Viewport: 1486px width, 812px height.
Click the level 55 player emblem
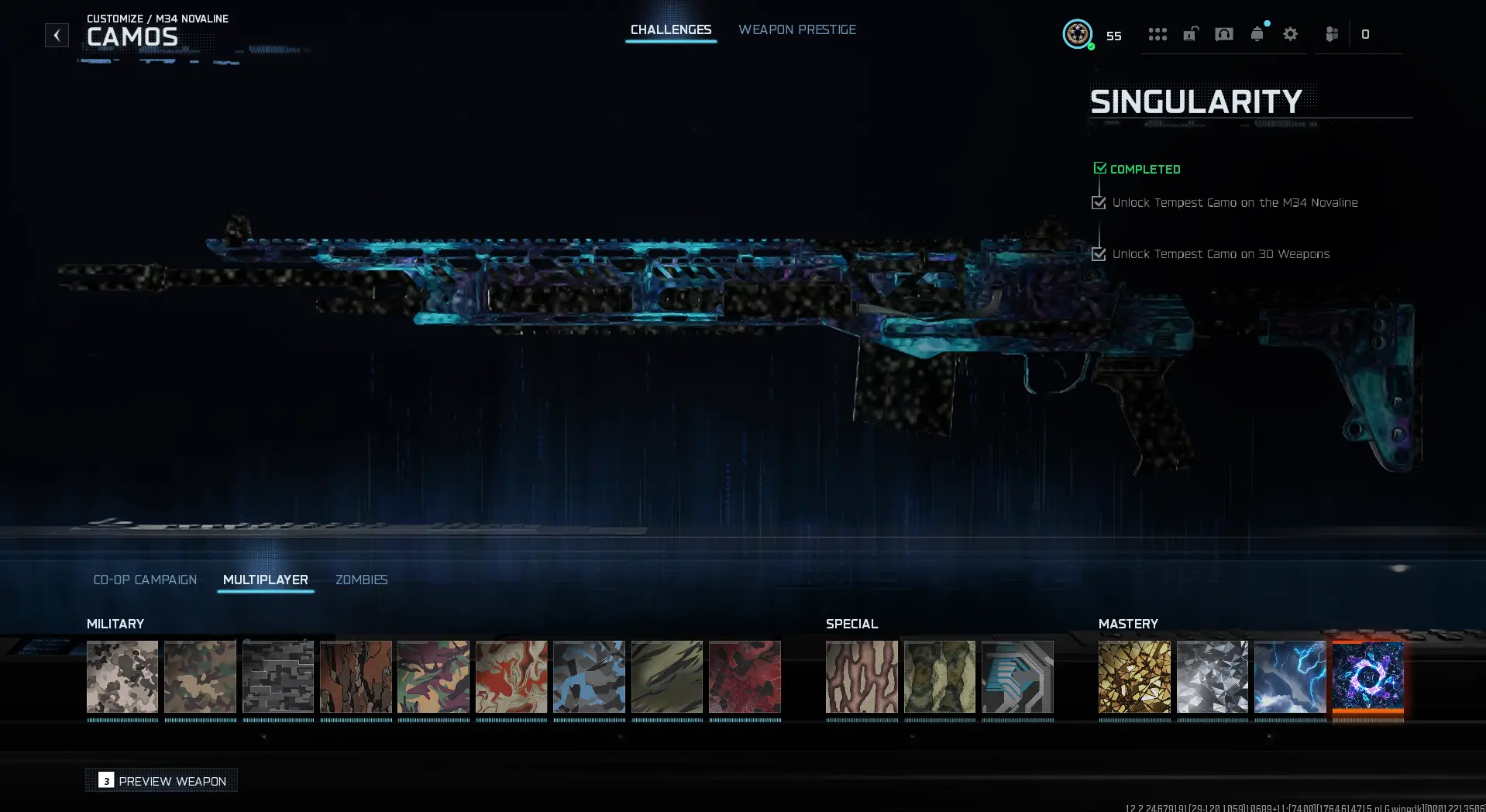click(1078, 34)
